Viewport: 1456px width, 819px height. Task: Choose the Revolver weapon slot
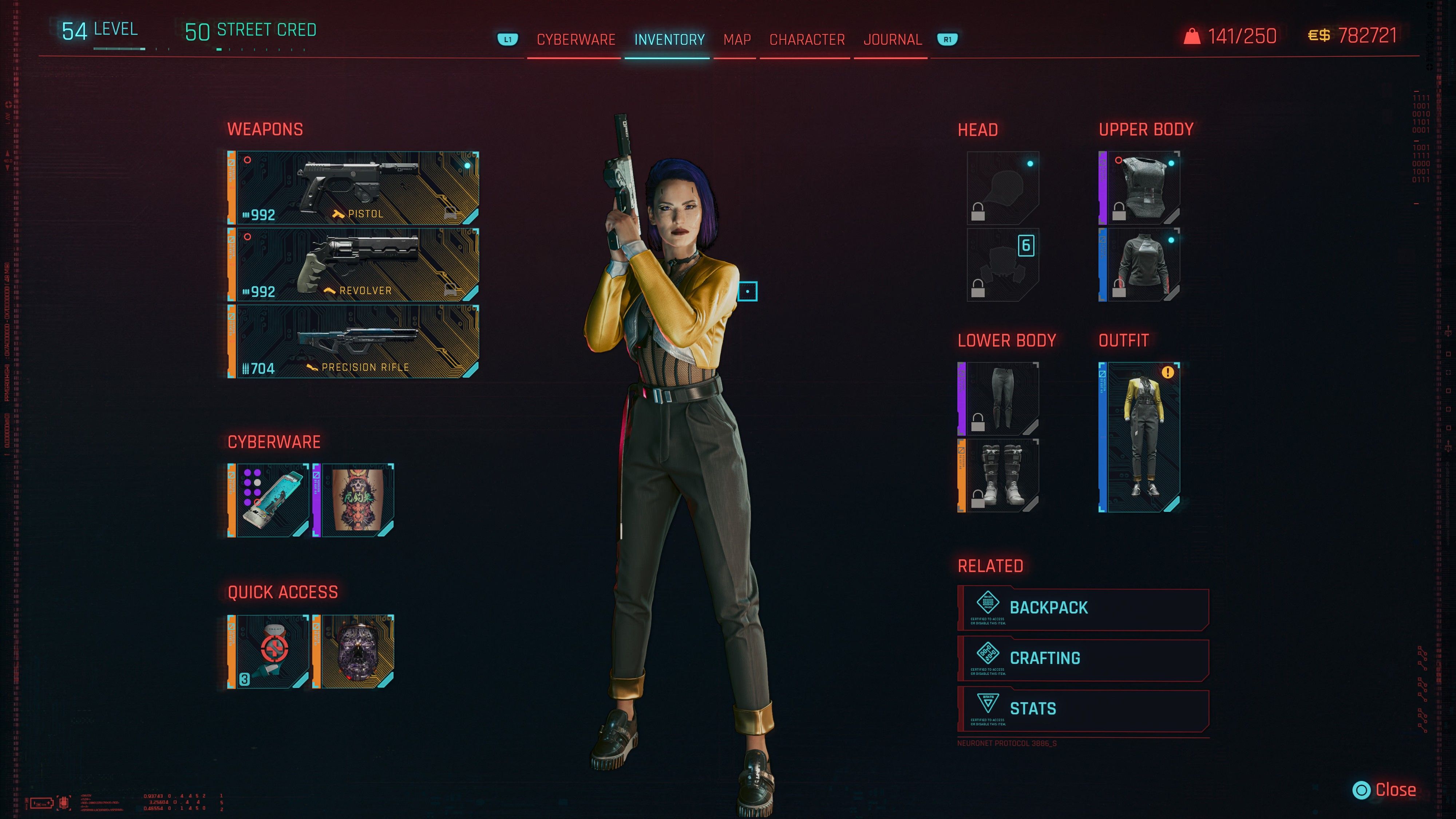pyautogui.click(x=354, y=265)
